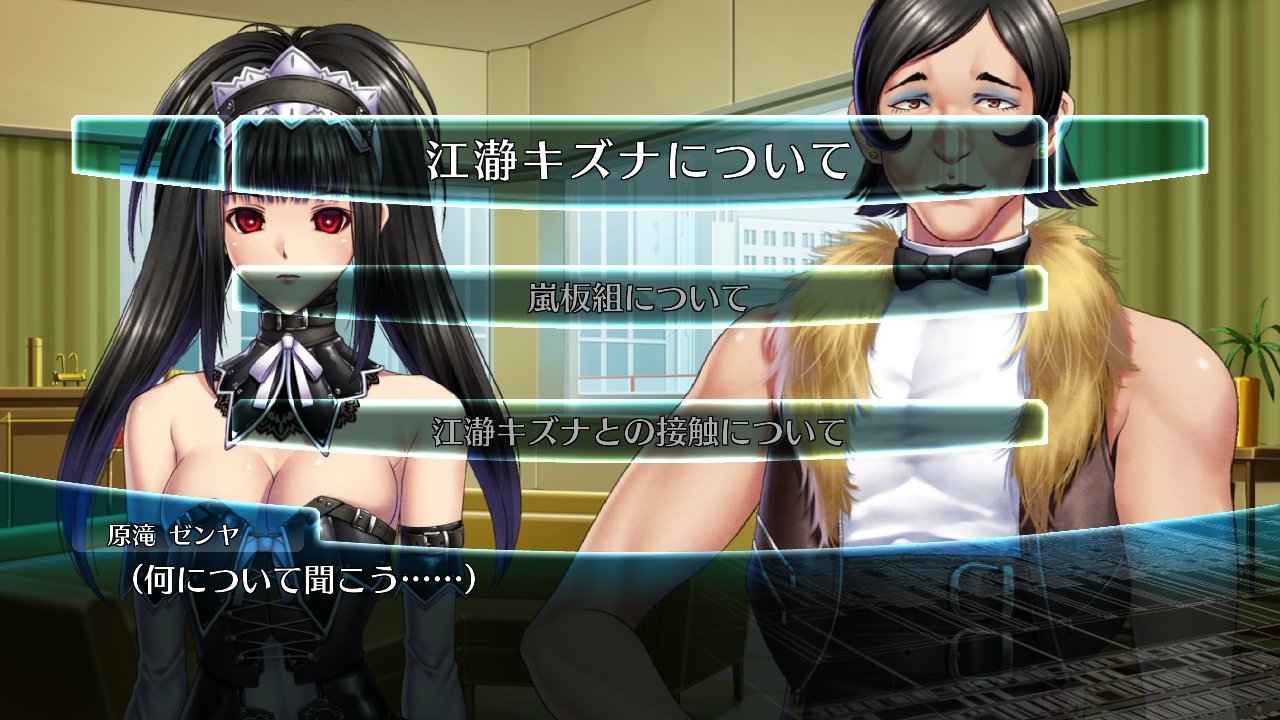Viewport: 1280px width, 720px height.
Task: Select the 嵐板組について choice
Action: 639,297
